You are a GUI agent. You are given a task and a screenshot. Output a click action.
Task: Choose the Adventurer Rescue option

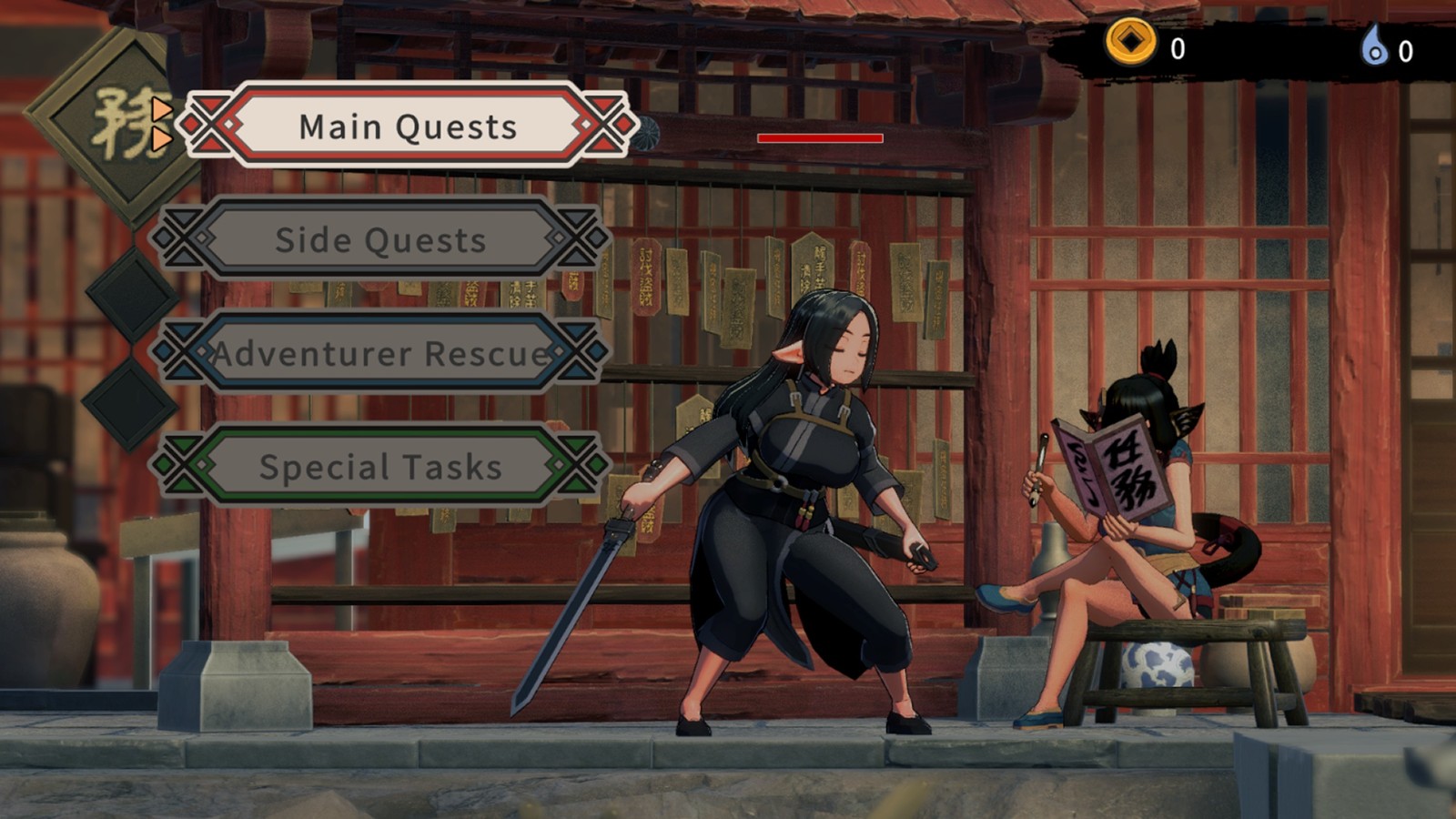click(x=380, y=353)
